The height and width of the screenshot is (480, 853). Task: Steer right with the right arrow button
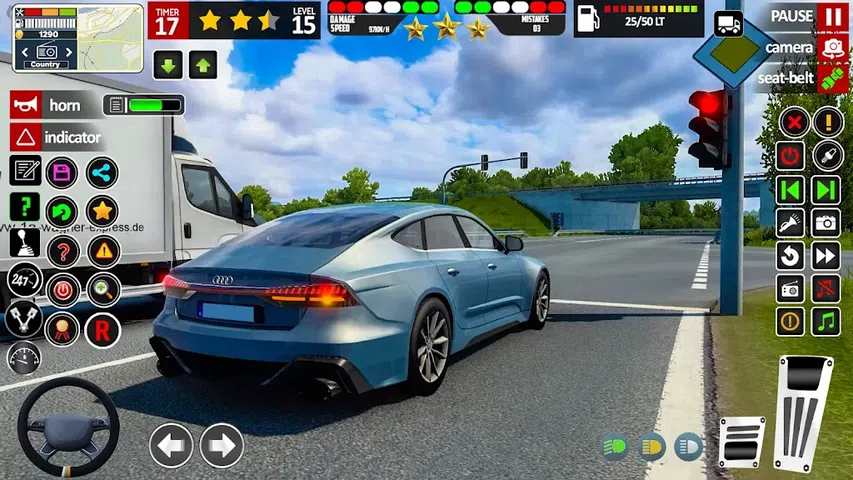221,445
